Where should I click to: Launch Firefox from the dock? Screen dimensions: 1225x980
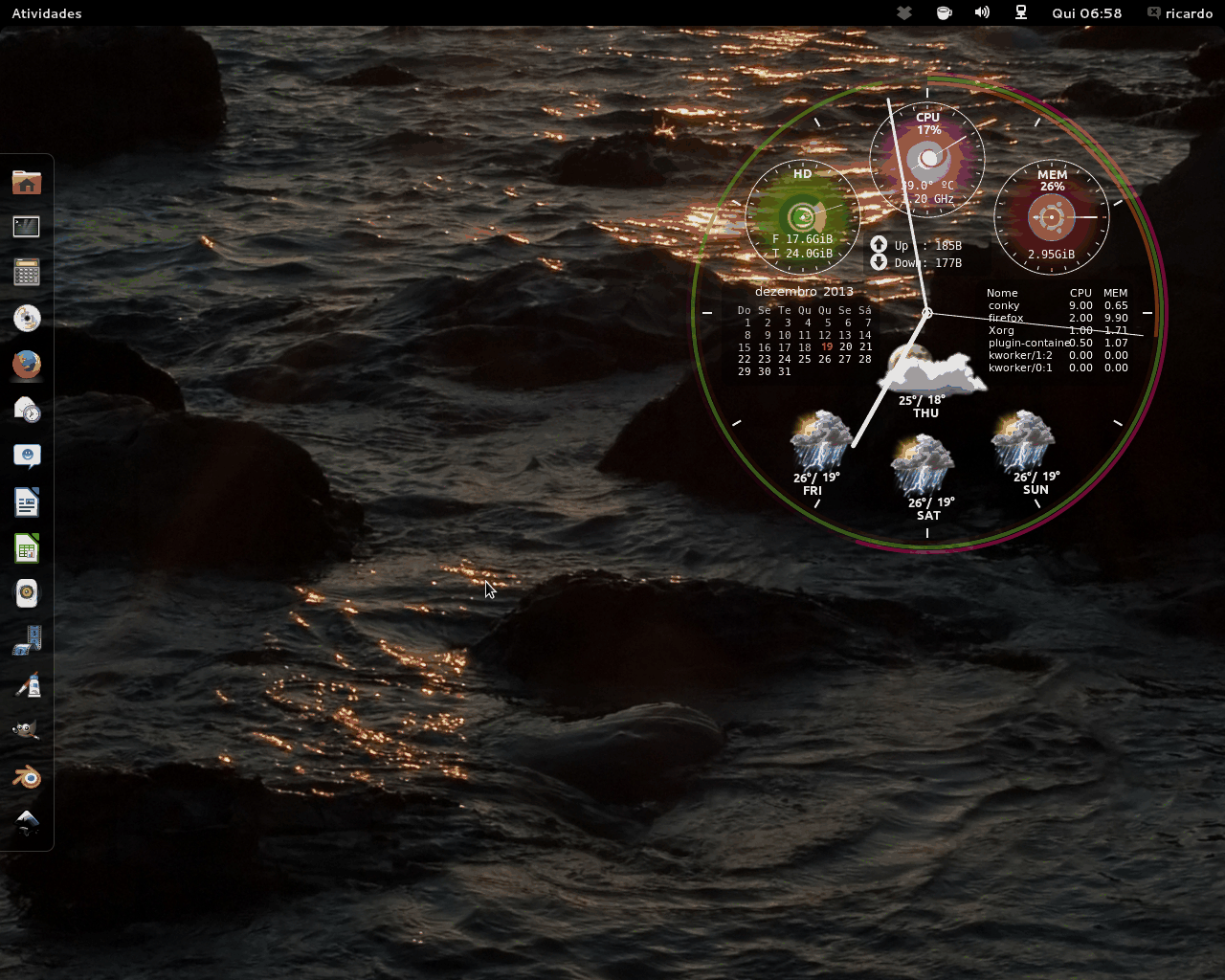coord(26,365)
